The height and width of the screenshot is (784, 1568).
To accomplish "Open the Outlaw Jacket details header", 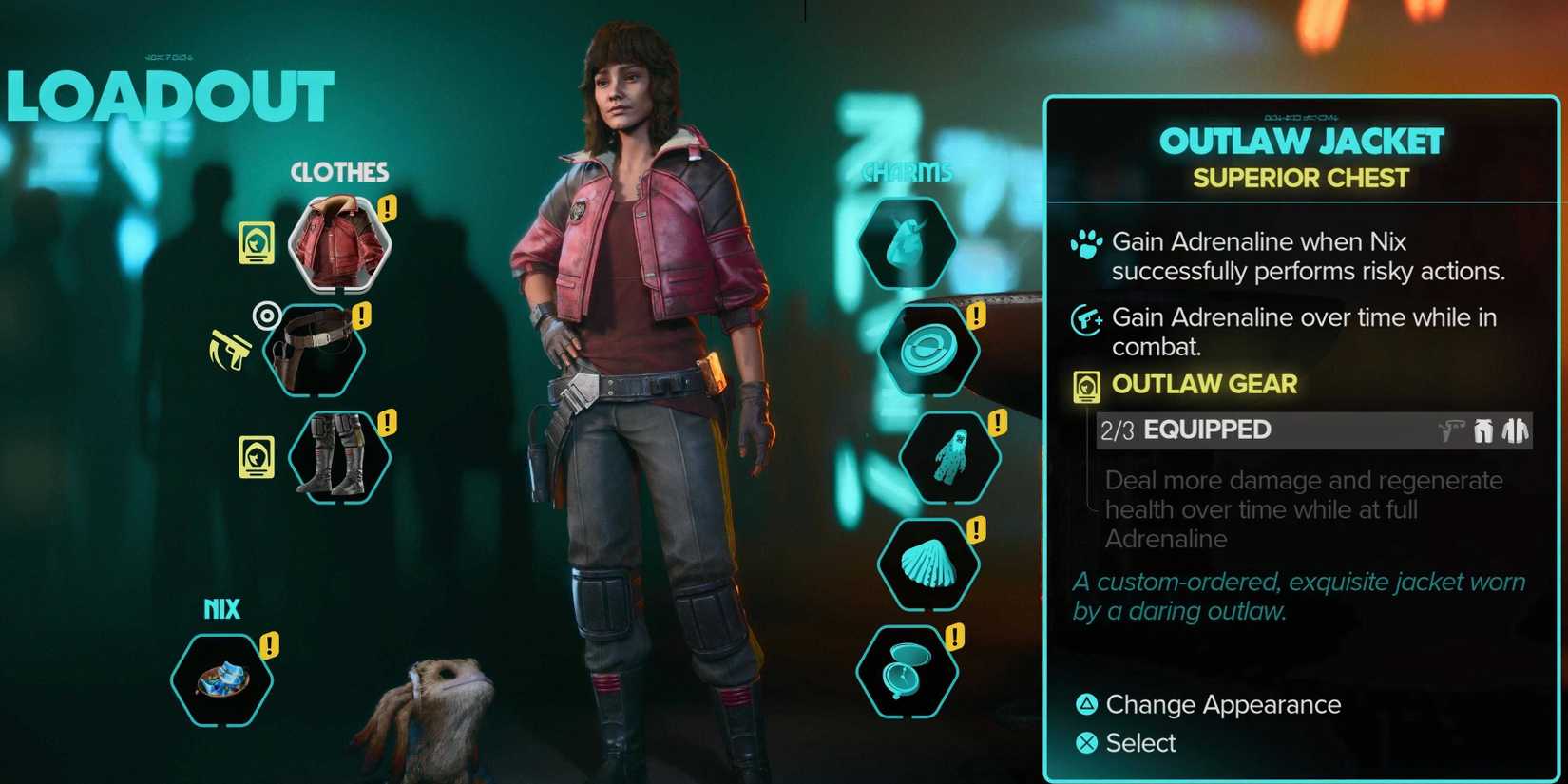I will (1301, 141).
